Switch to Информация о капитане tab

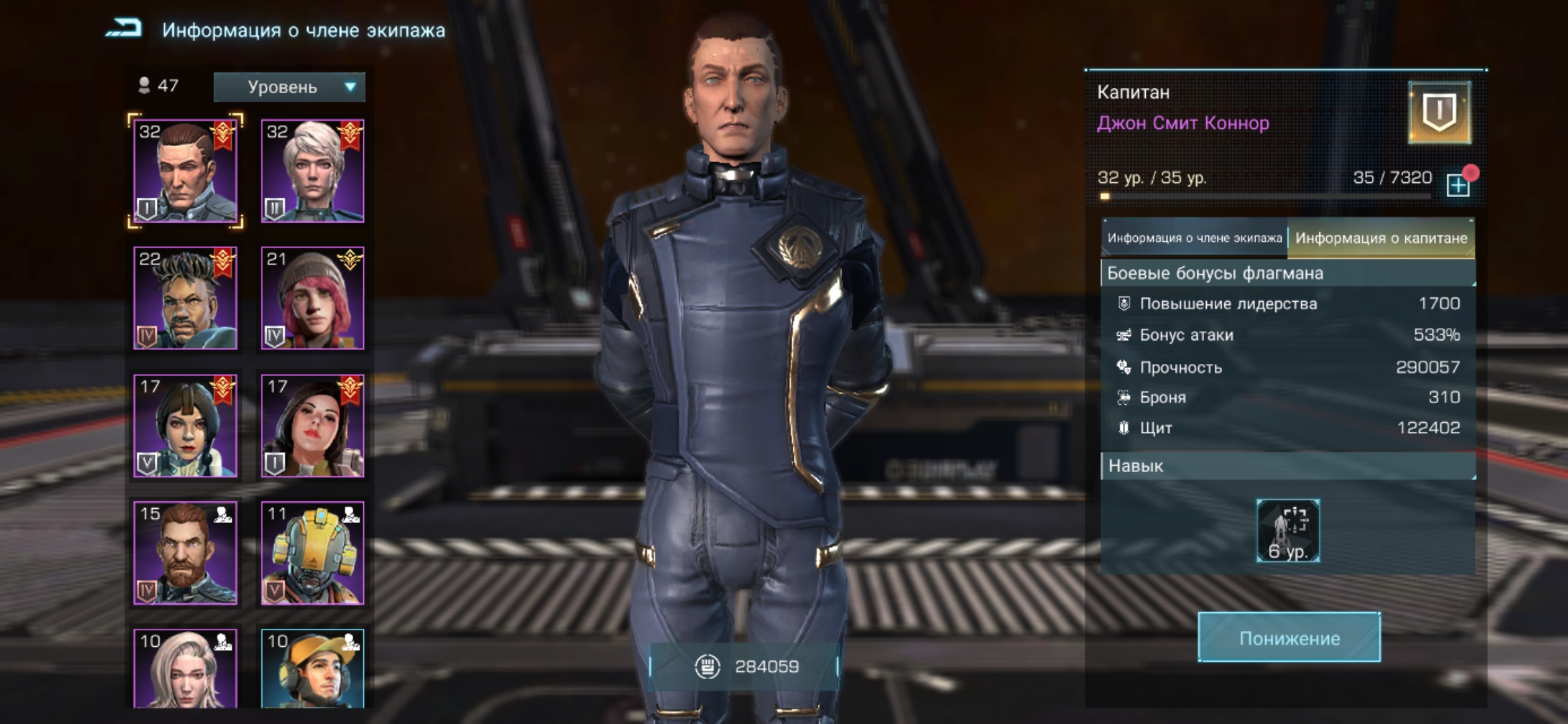(1380, 238)
